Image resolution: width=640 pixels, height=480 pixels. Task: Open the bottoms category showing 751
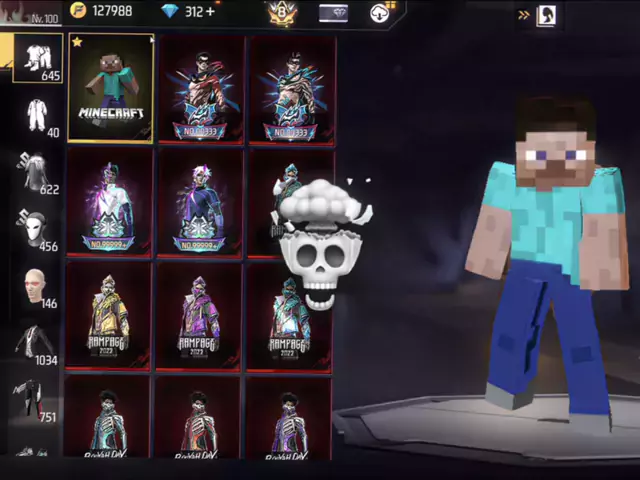point(36,400)
